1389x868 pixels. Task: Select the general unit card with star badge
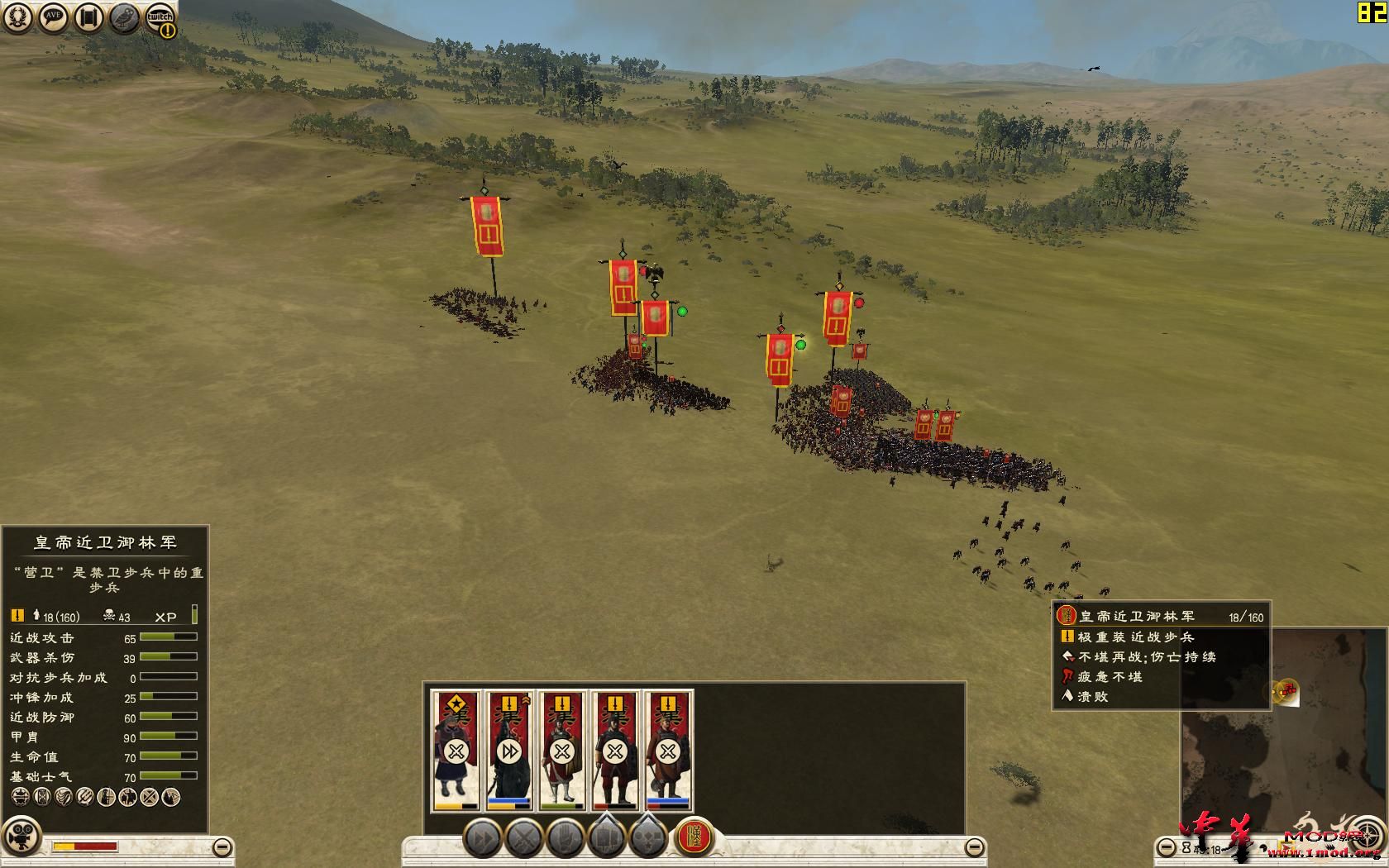click(456, 750)
